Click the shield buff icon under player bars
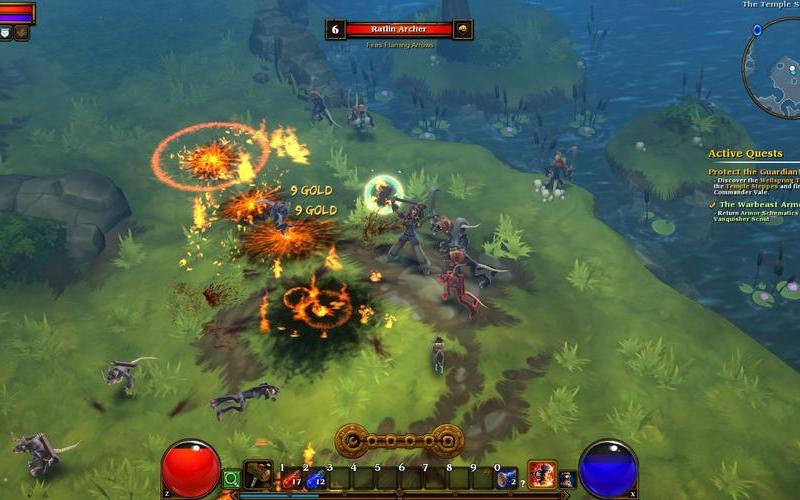The height and width of the screenshot is (500, 800). tap(5, 33)
